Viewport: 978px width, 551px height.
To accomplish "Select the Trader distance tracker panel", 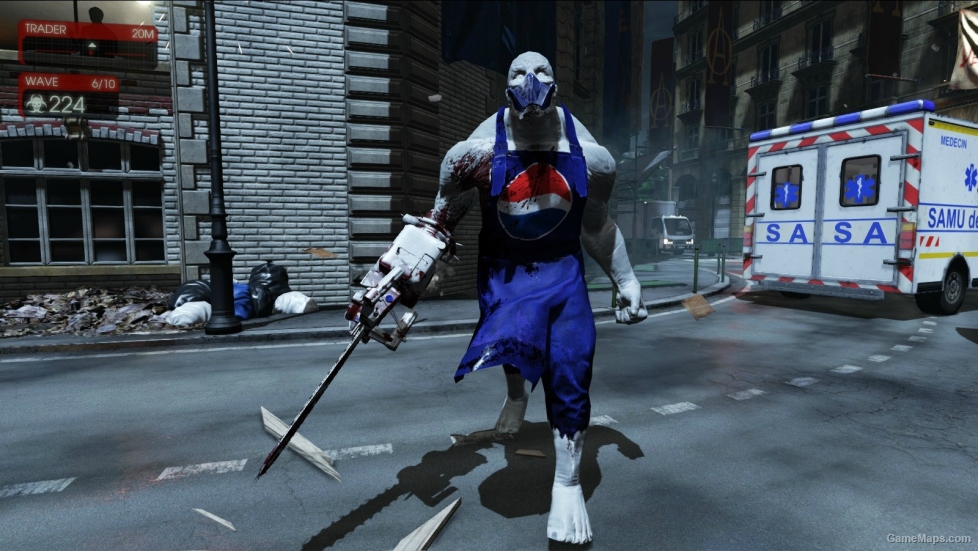I will (x=87, y=42).
